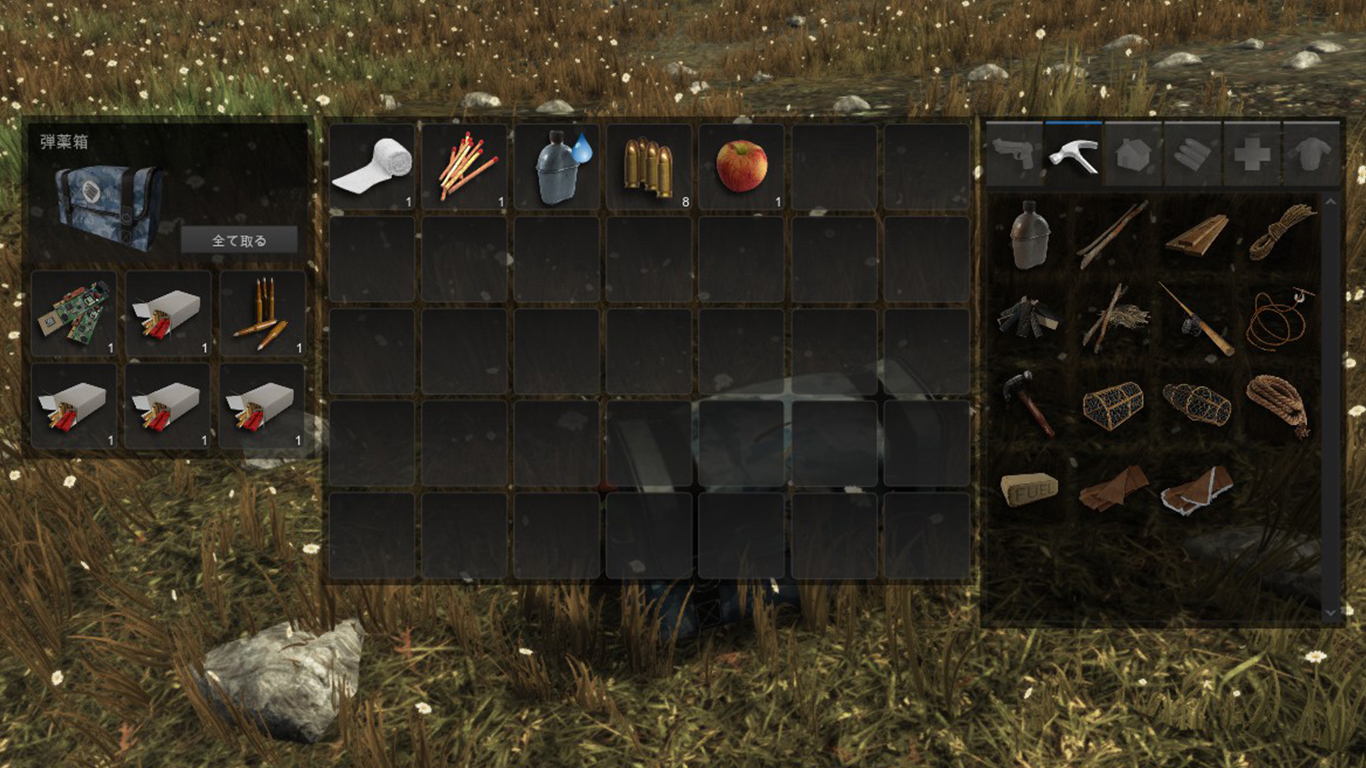Choose the fishing rod recipe
Screen dimensions: 1366x768
[1196, 319]
